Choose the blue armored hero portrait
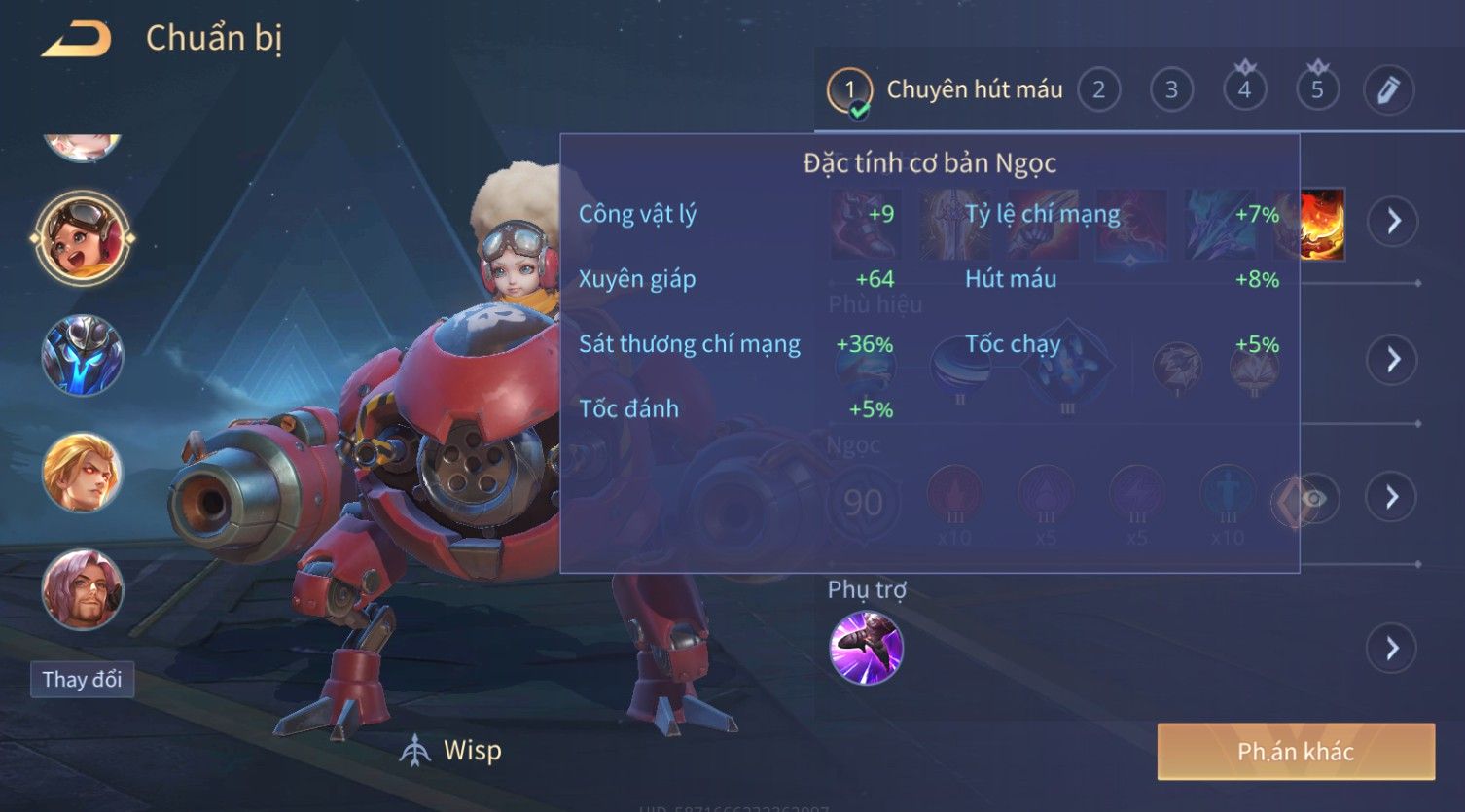The height and width of the screenshot is (812, 1465). click(83, 355)
